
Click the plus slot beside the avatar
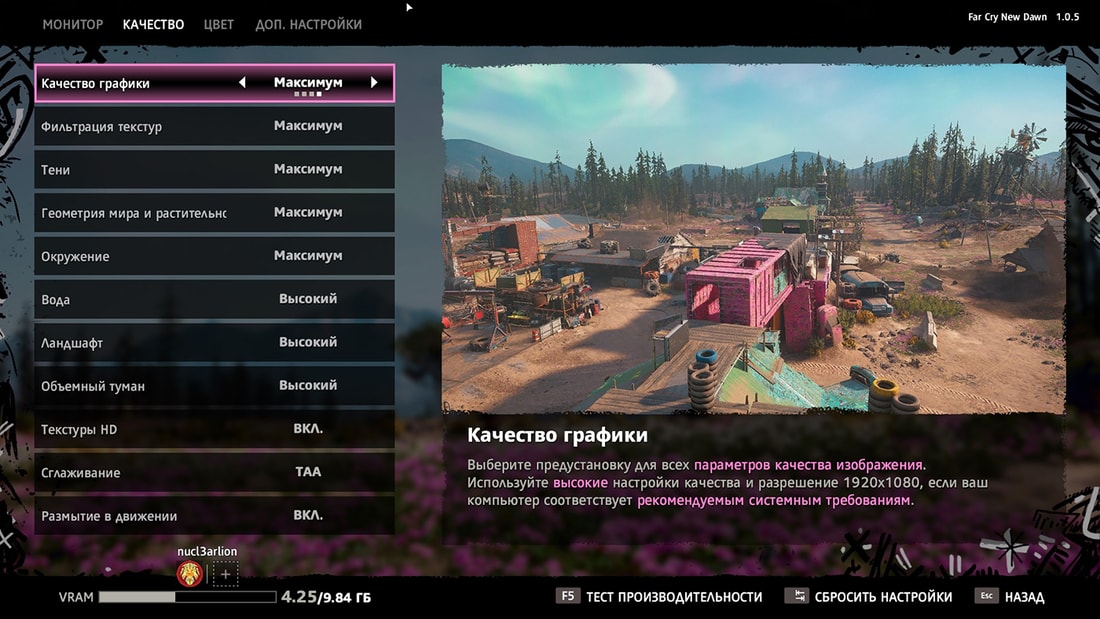pos(225,575)
